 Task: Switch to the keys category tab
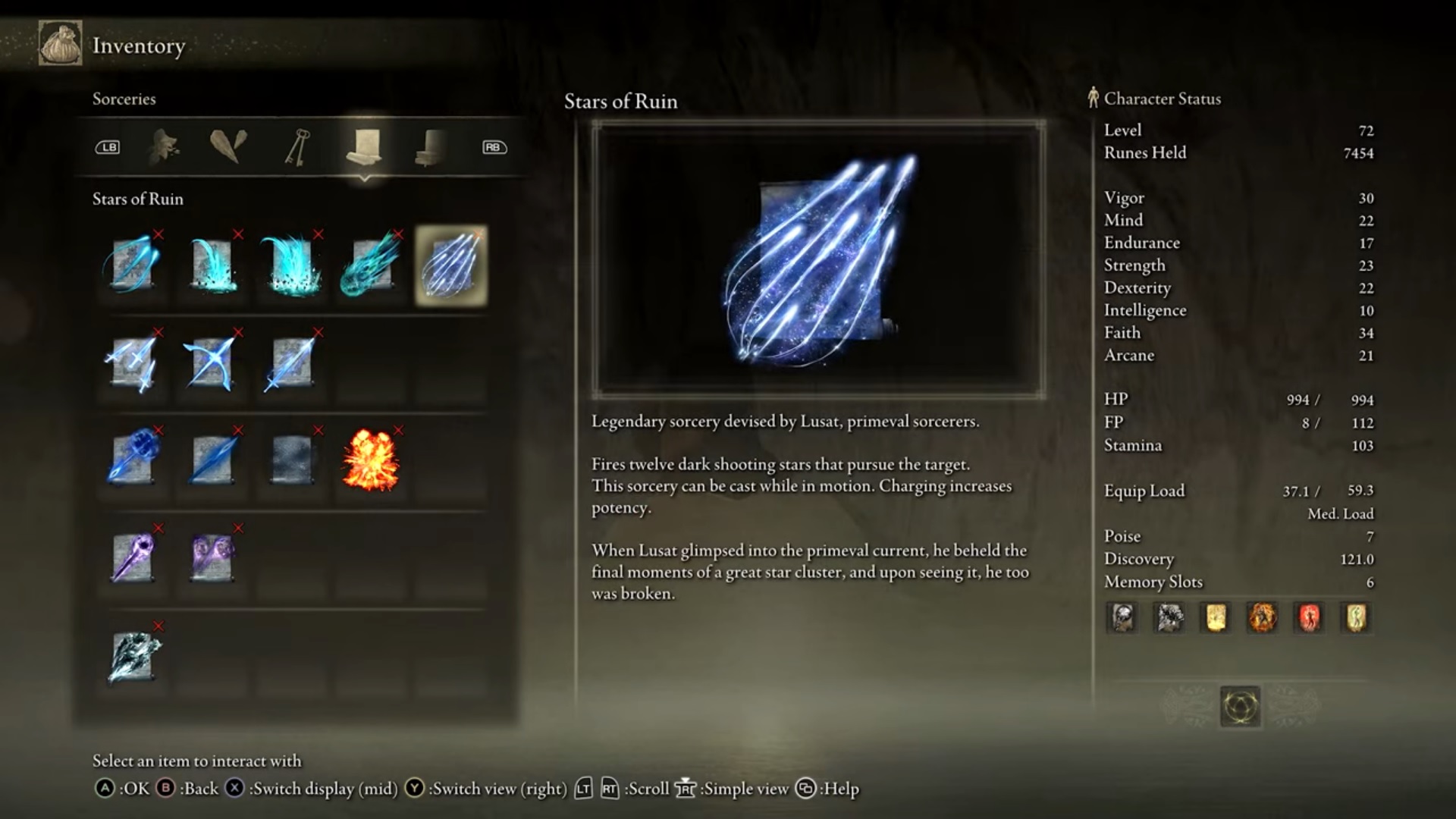coord(297,147)
